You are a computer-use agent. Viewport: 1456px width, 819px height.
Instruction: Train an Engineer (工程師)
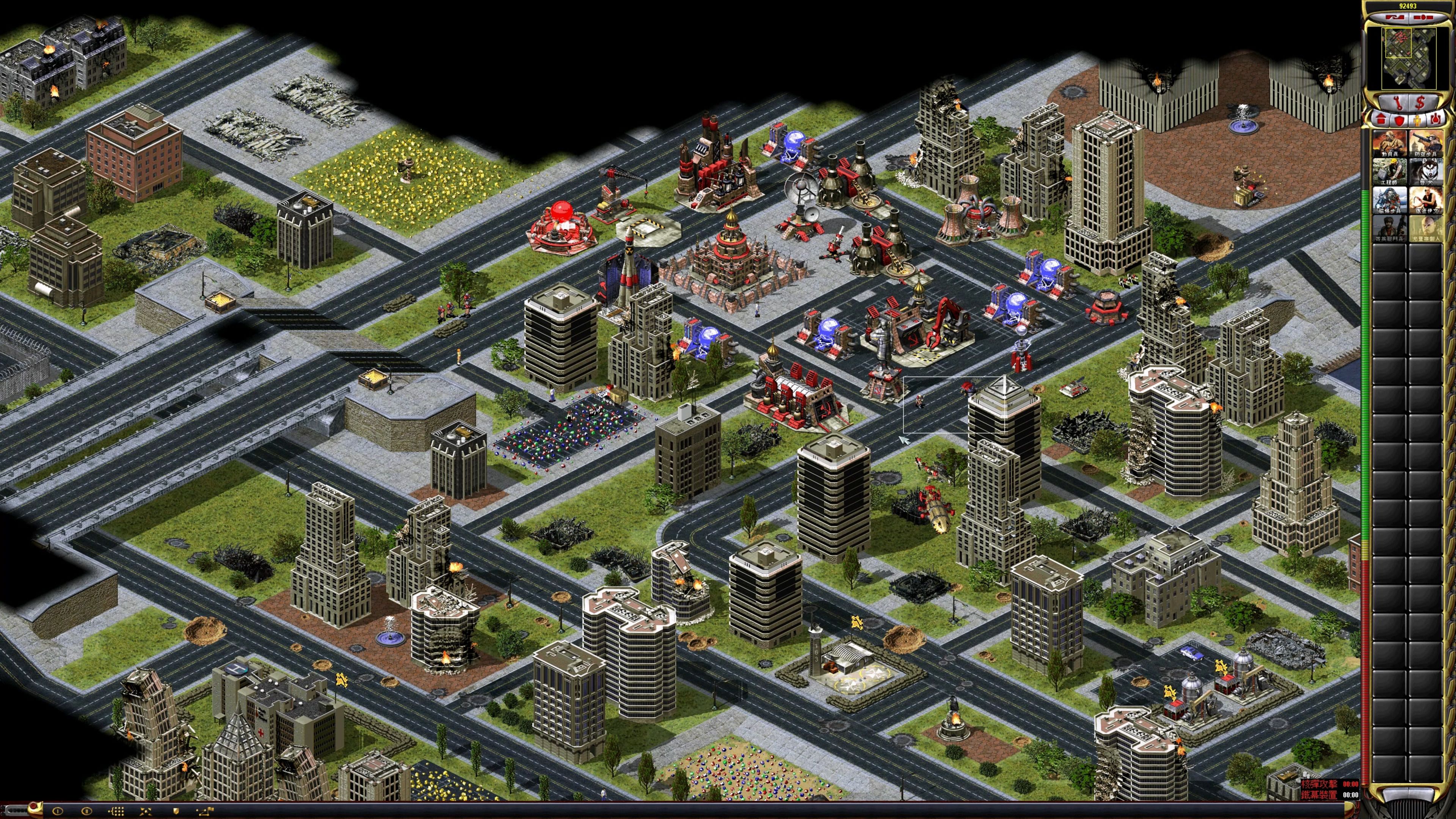[1390, 172]
